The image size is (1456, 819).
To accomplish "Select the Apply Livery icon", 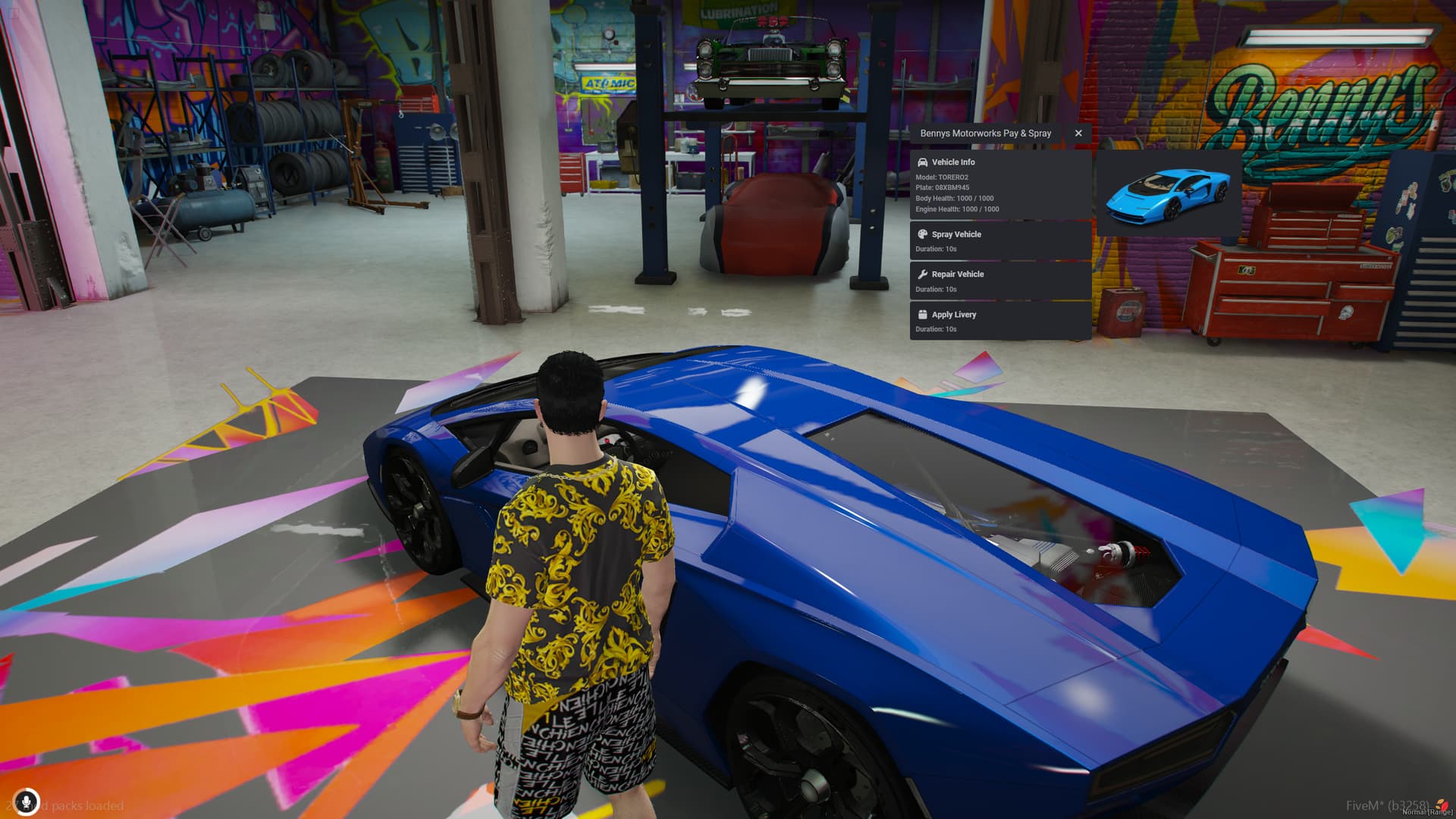I will pos(922,314).
